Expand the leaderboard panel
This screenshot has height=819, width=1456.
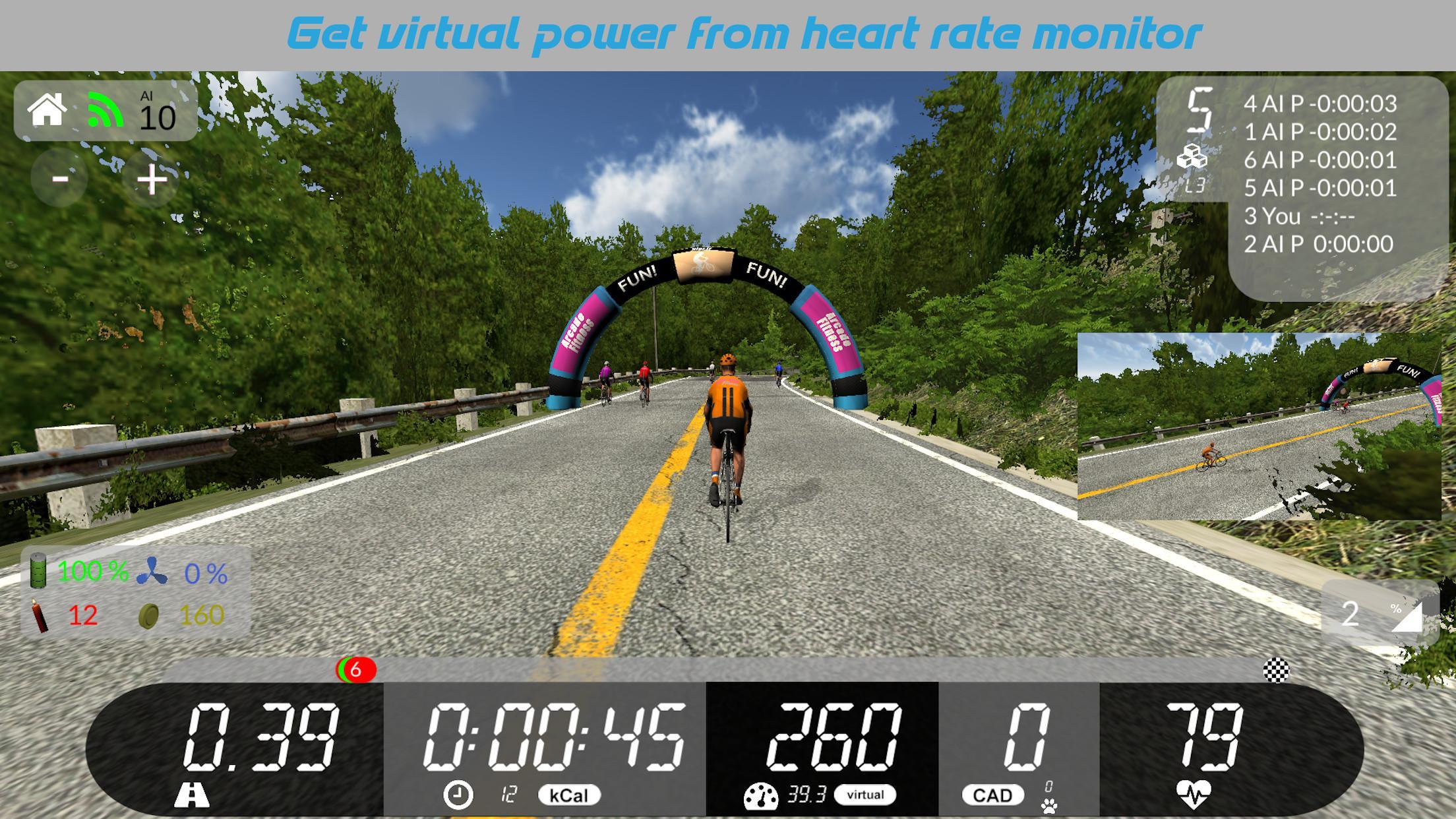point(1304,185)
